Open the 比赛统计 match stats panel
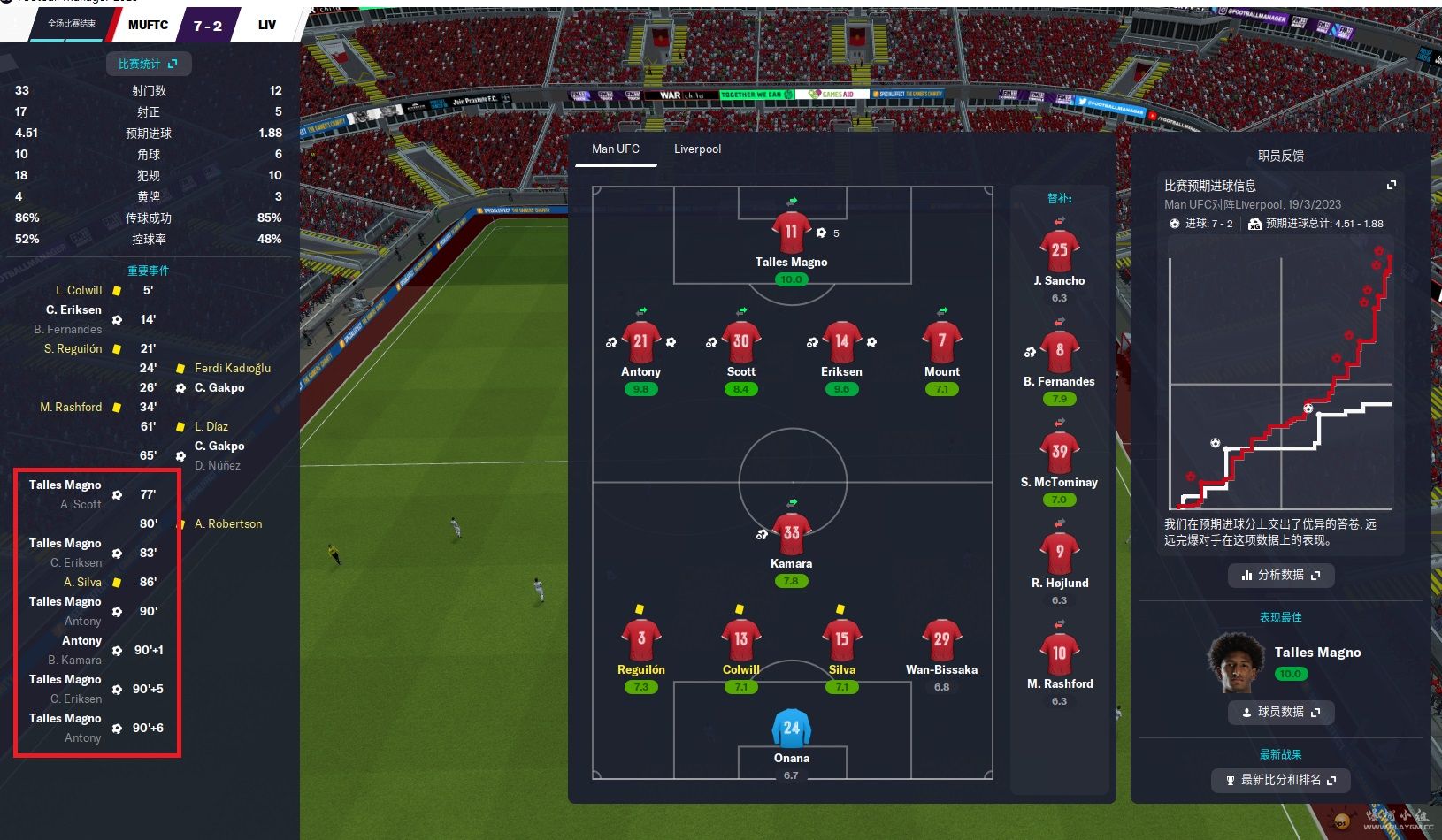The width and height of the screenshot is (1442, 840). pos(148,64)
